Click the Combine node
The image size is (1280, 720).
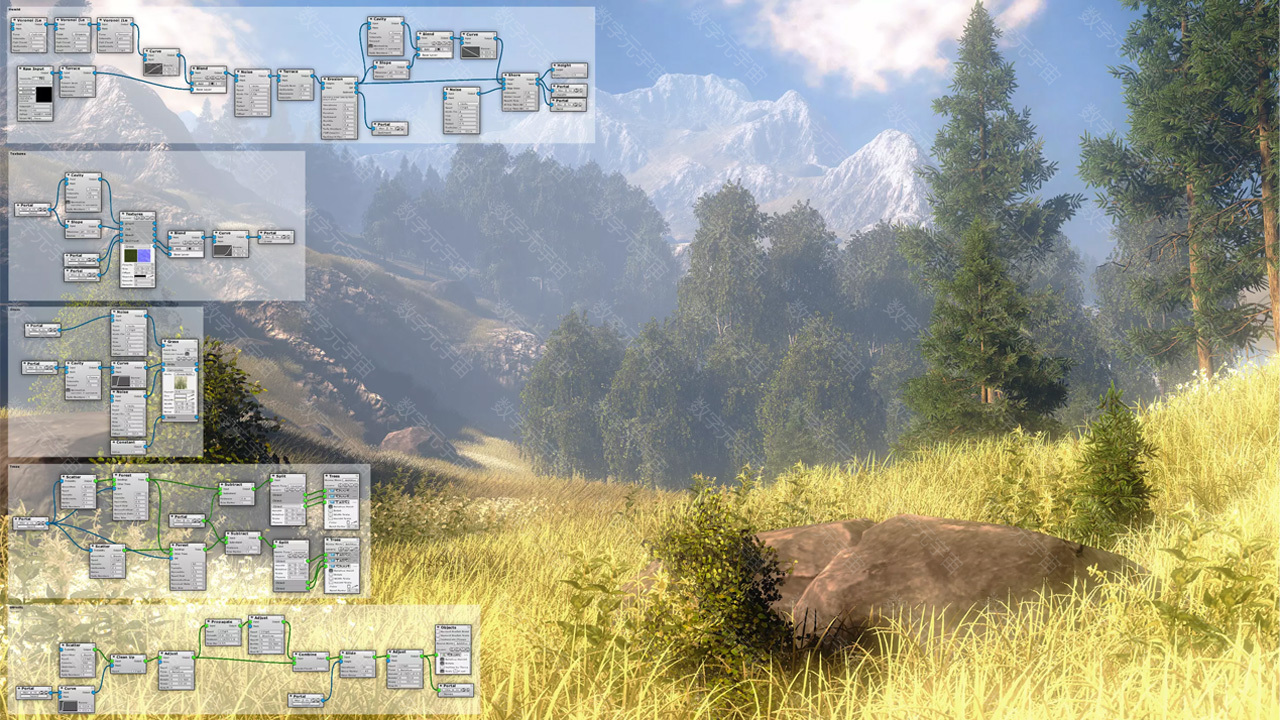pos(311,655)
